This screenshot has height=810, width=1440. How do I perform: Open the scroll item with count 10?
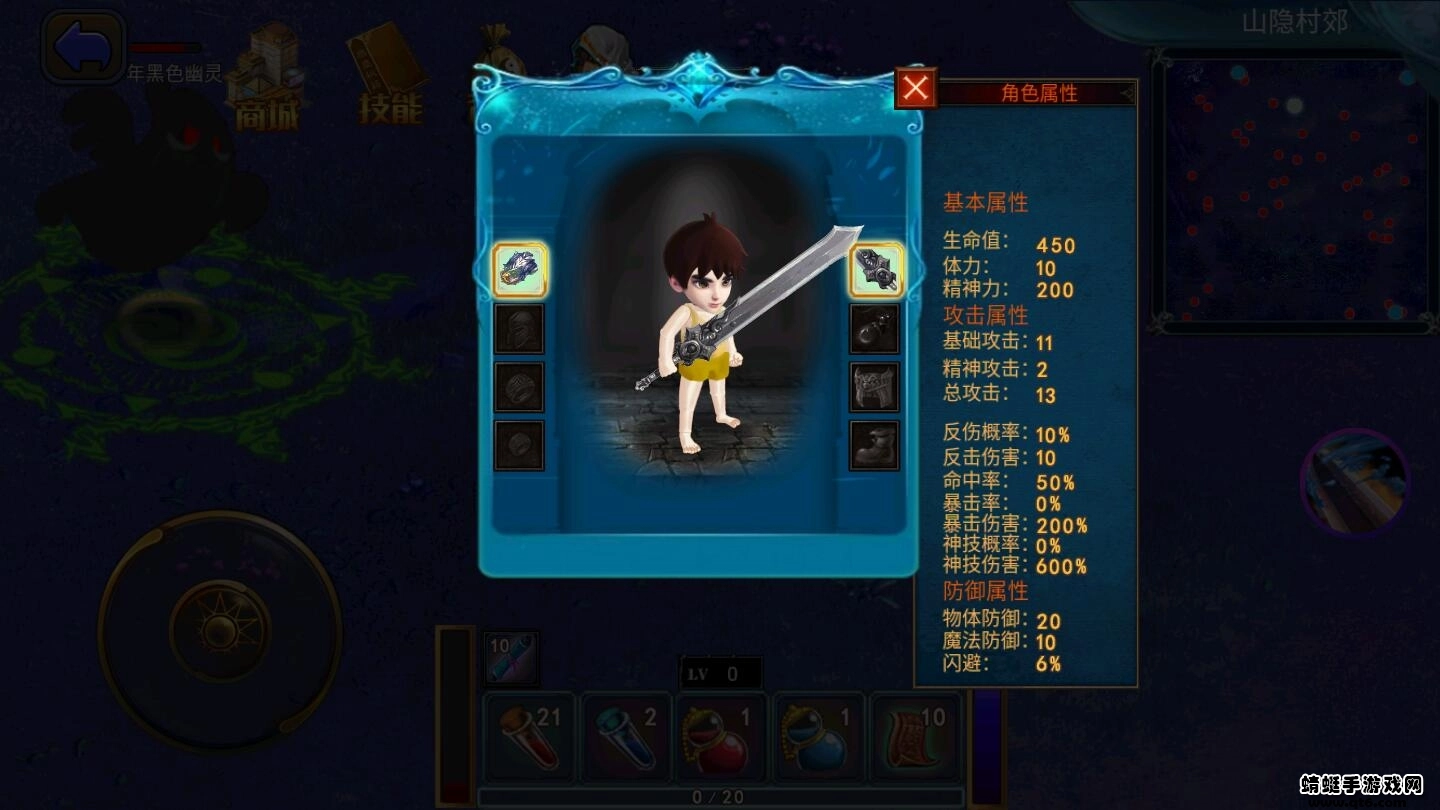916,738
